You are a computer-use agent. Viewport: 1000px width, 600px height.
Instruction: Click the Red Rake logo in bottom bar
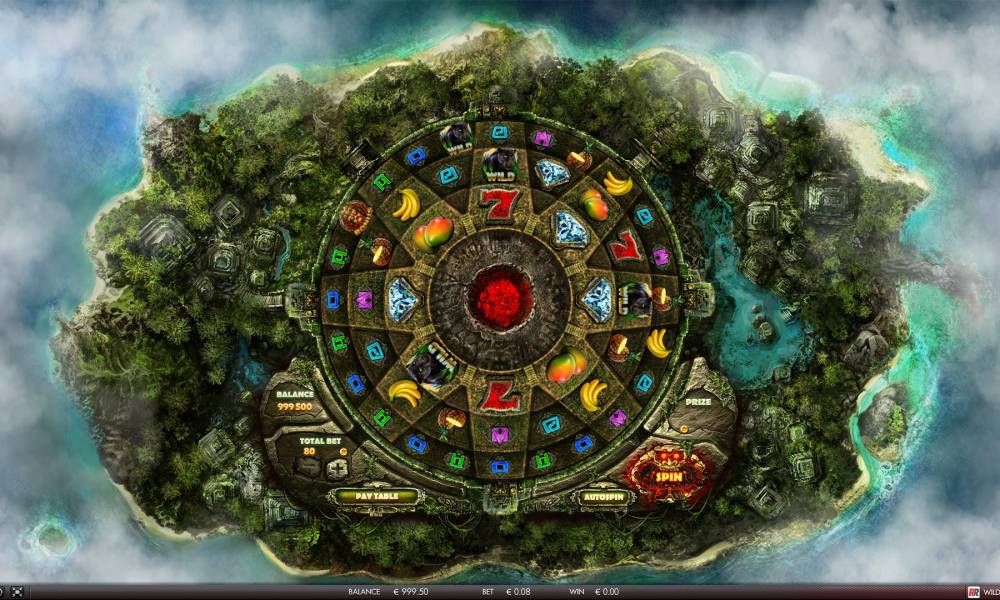click(972, 591)
